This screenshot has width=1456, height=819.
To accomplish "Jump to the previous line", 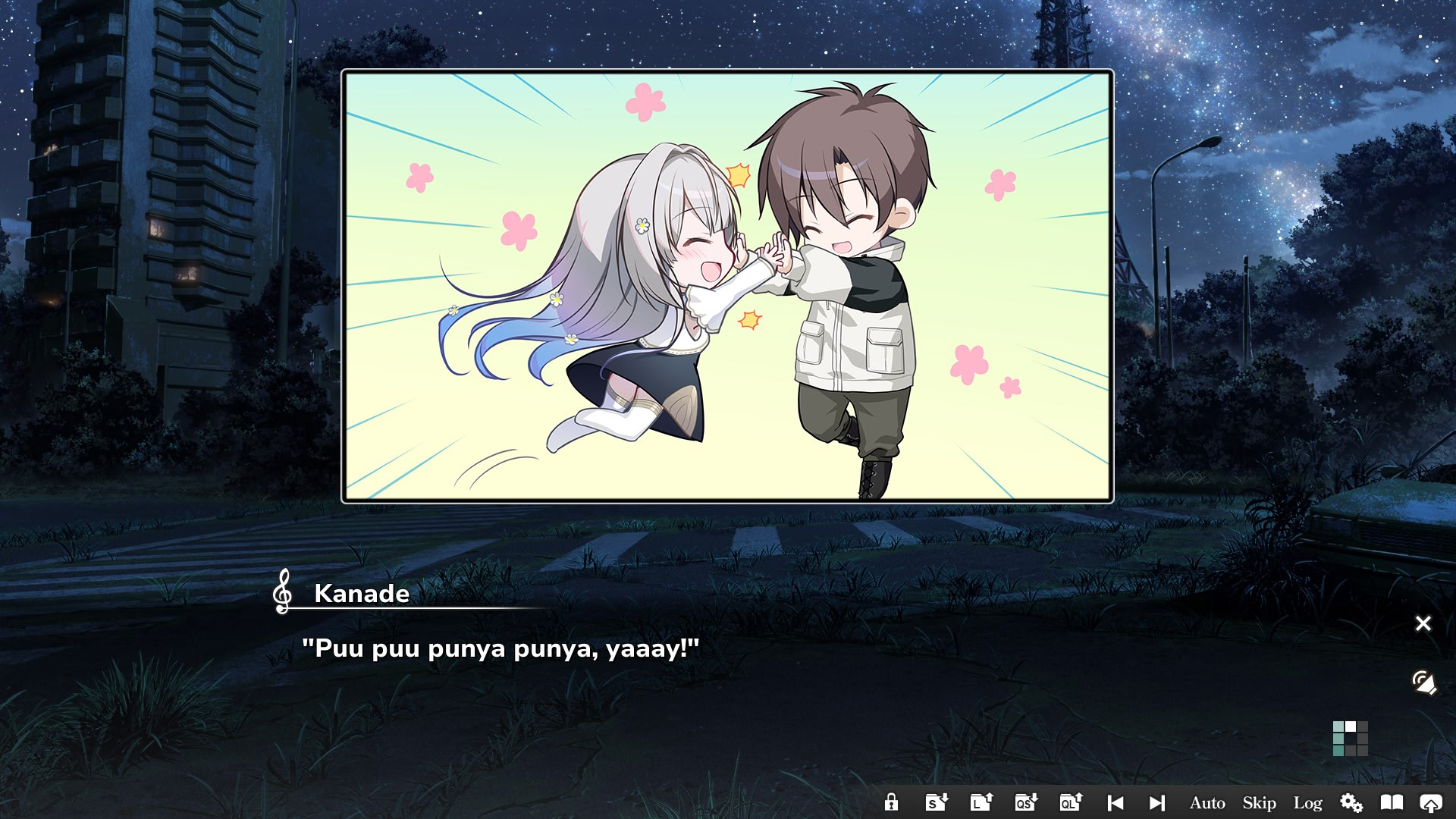I will click(x=1114, y=802).
